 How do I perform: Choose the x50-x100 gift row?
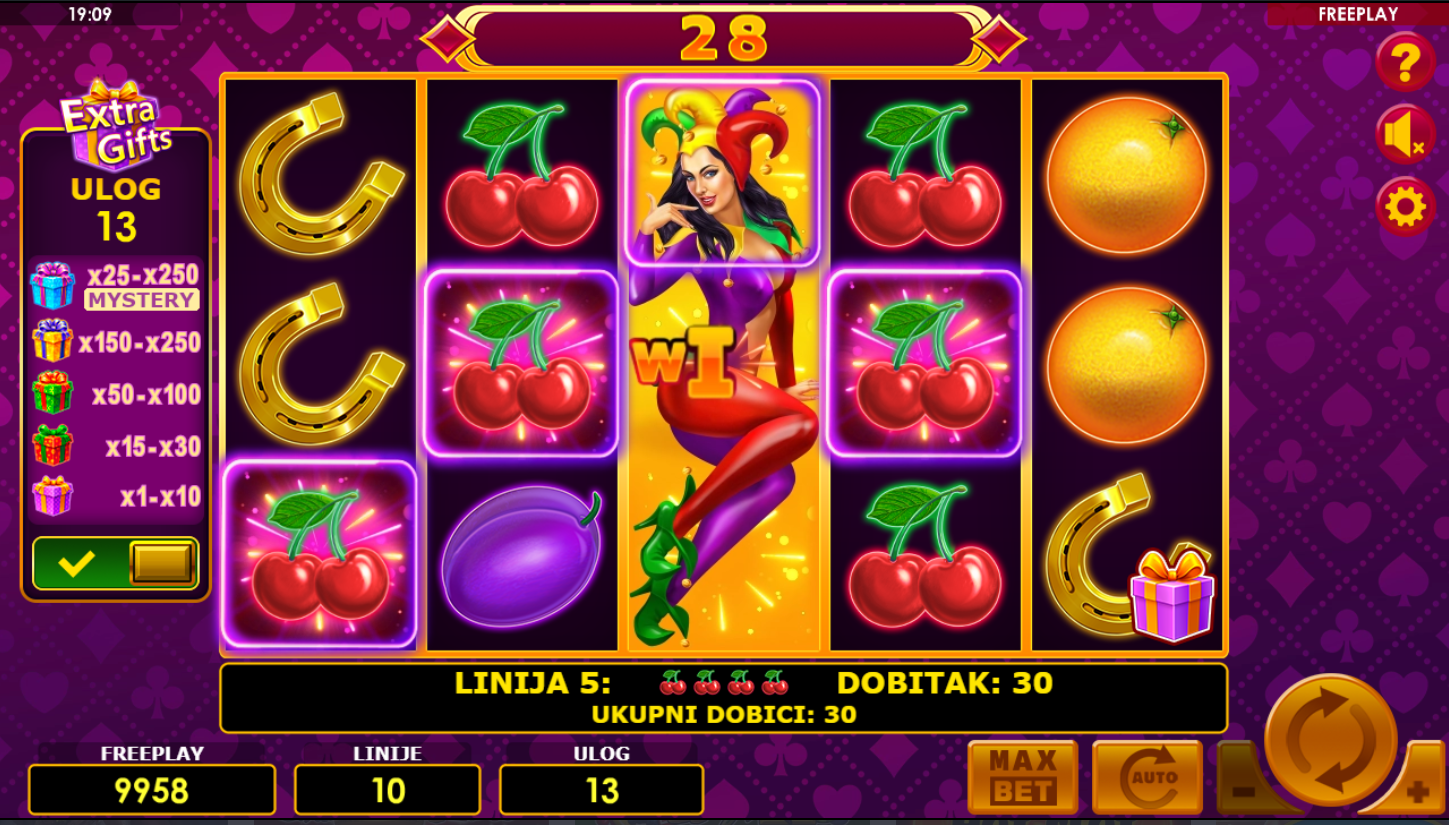point(115,394)
